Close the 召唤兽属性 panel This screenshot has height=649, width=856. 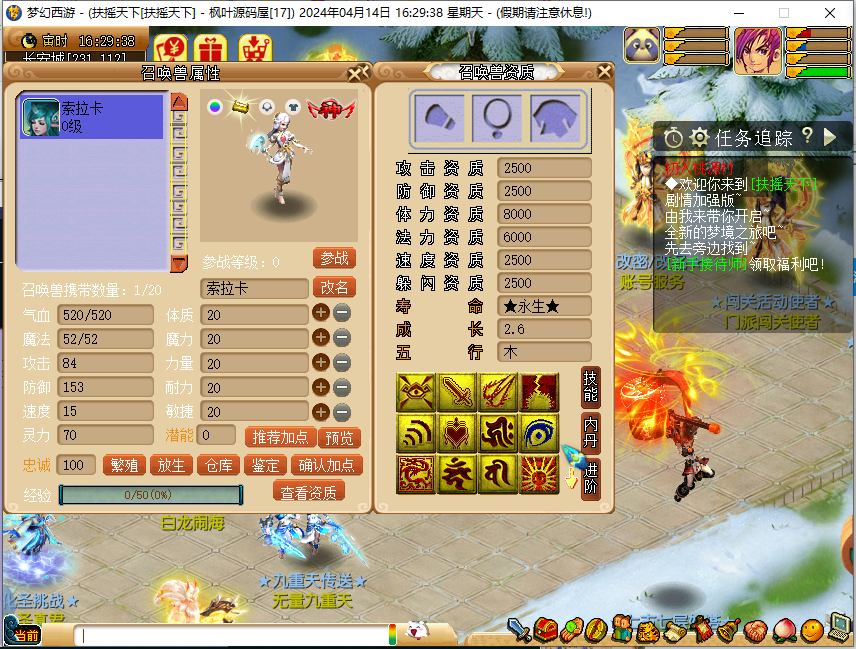pos(357,73)
